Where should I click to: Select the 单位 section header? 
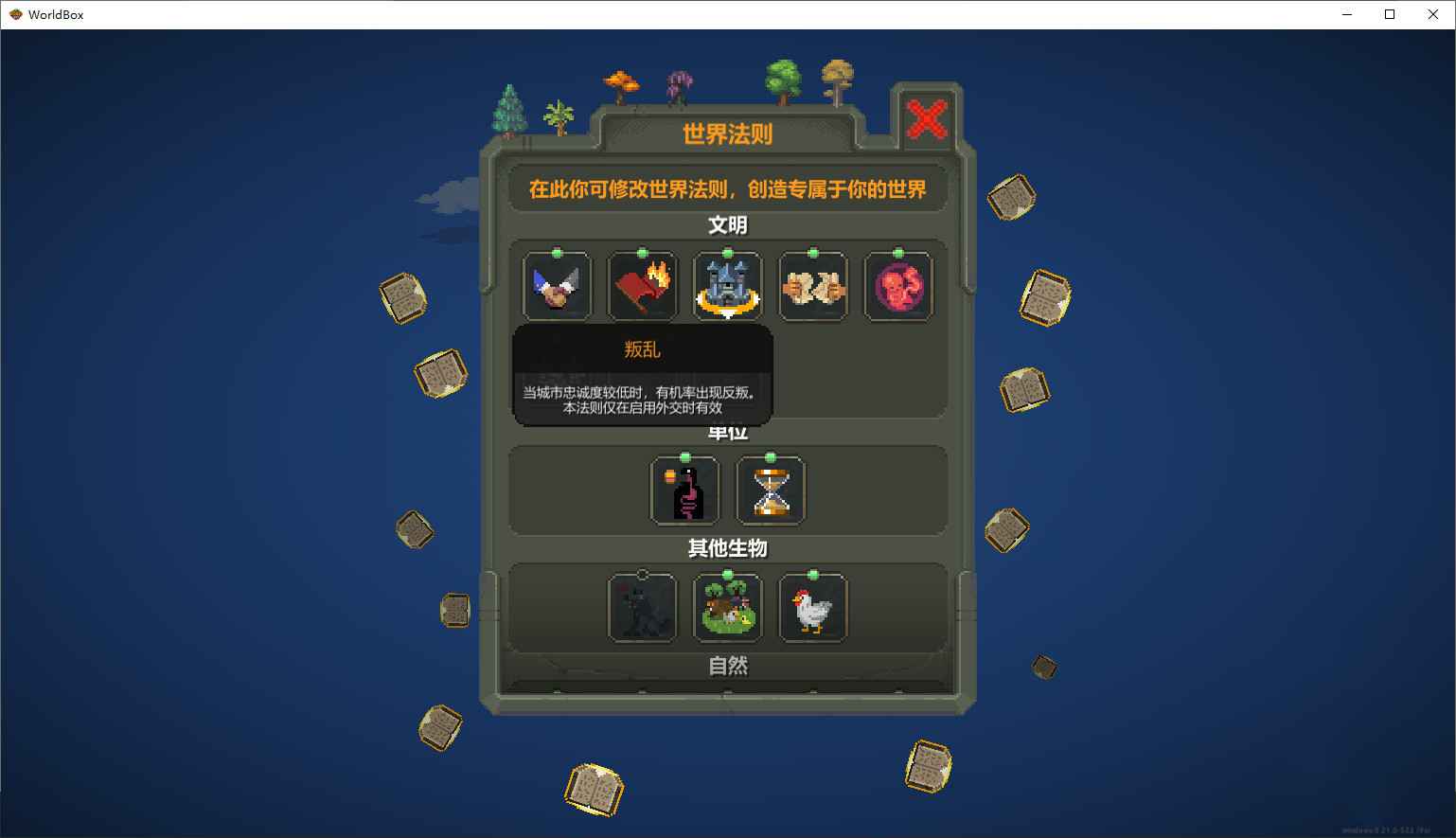click(727, 432)
